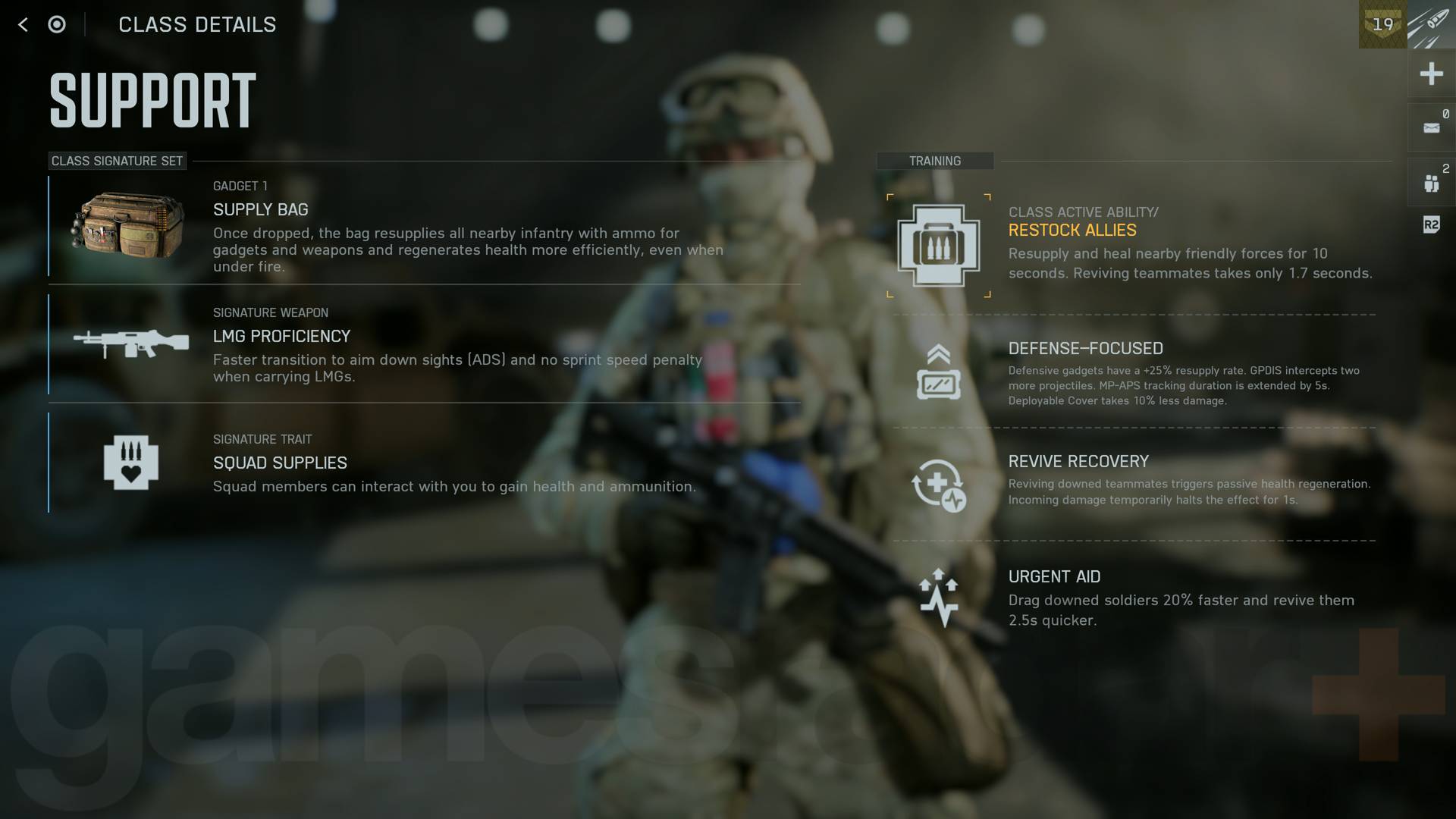Select the Urgent Aid training icon
This screenshot has width=1456, height=819.
[x=938, y=595]
